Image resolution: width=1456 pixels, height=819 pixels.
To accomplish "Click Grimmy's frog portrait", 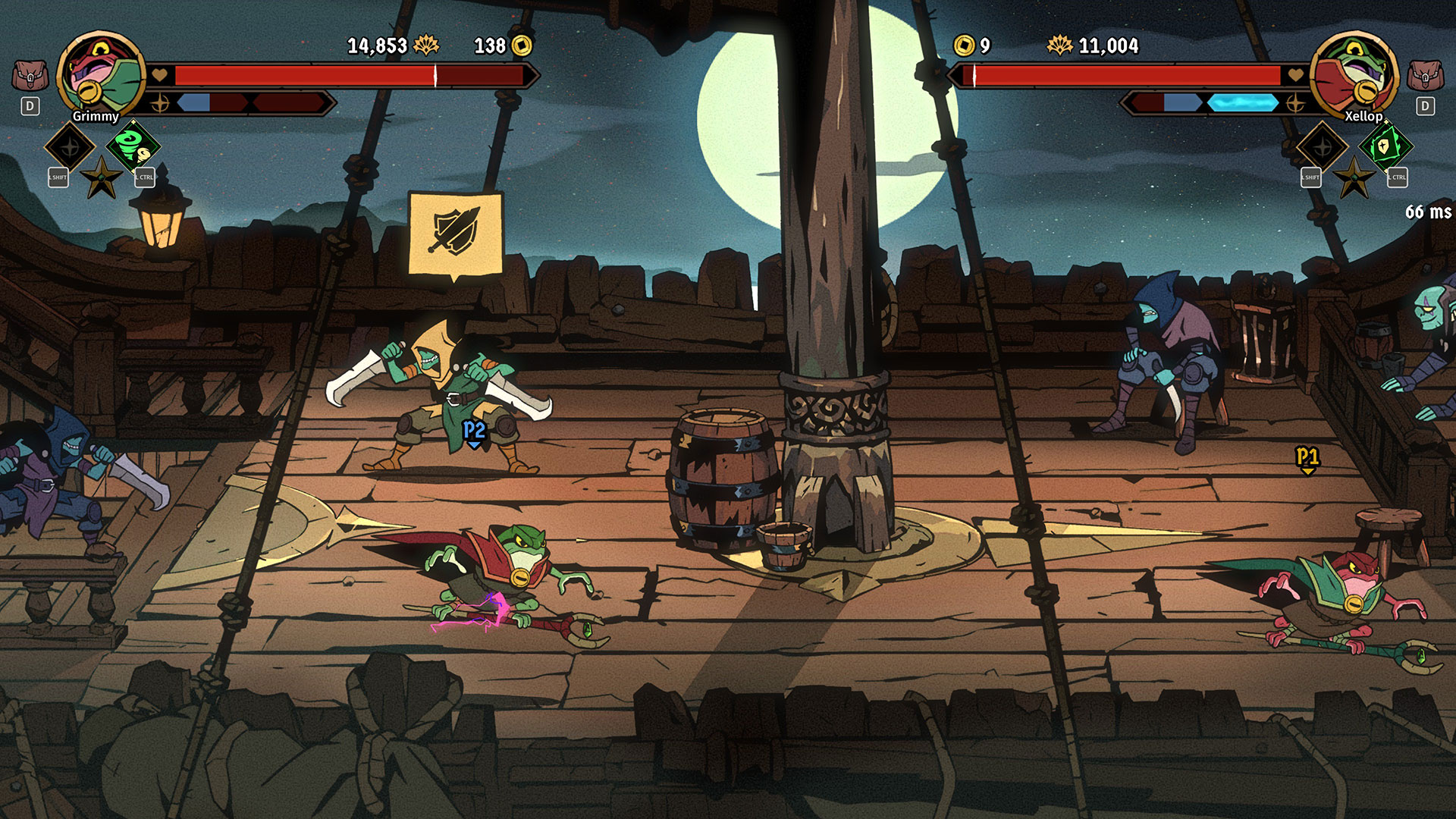I will click(x=100, y=74).
